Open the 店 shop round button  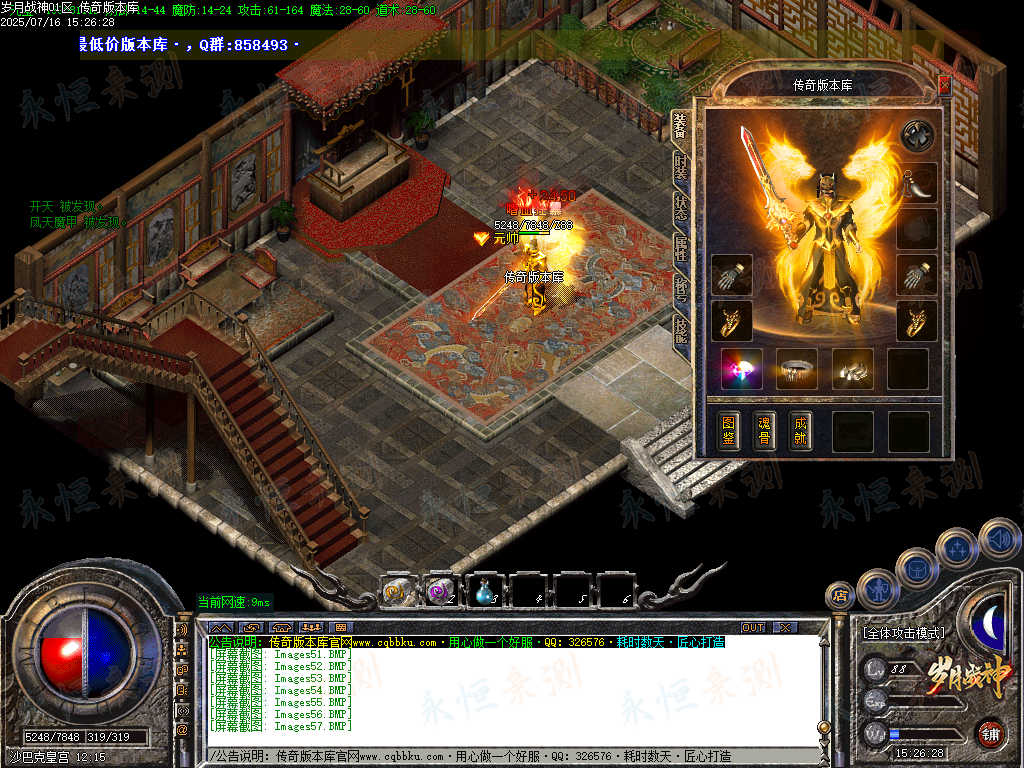coord(840,596)
